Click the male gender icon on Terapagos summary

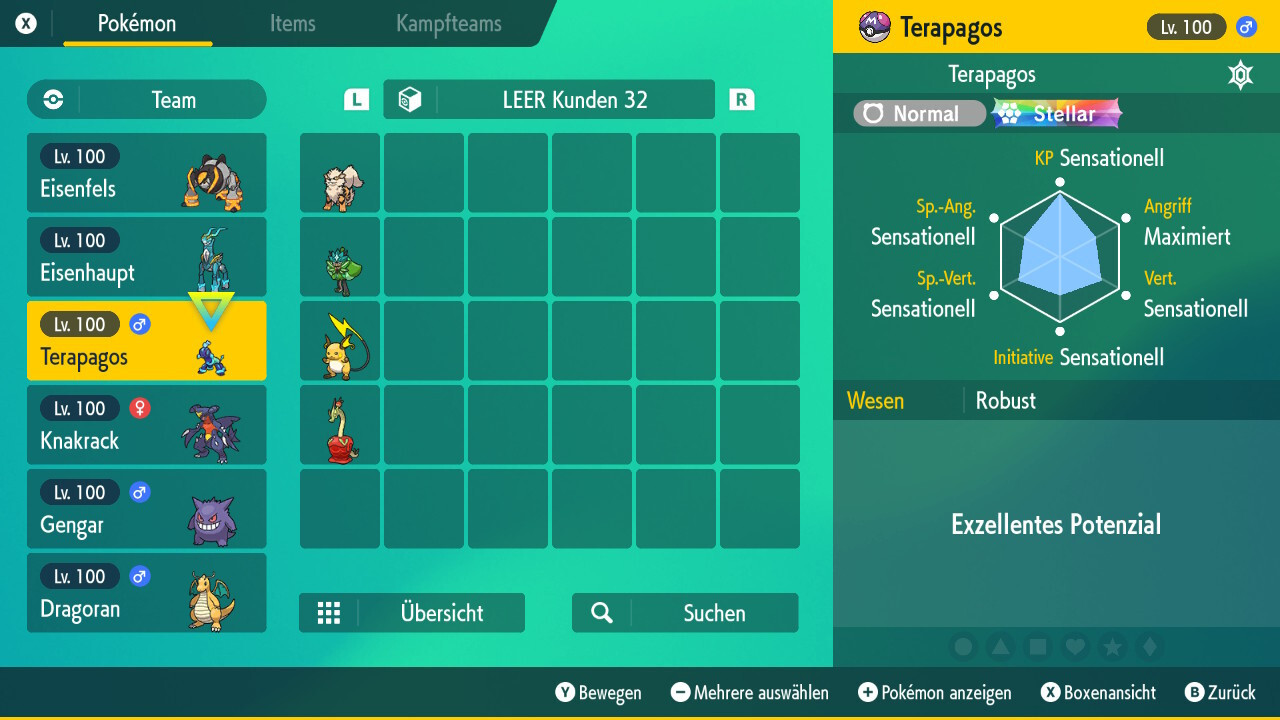pyautogui.click(x=1244, y=27)
